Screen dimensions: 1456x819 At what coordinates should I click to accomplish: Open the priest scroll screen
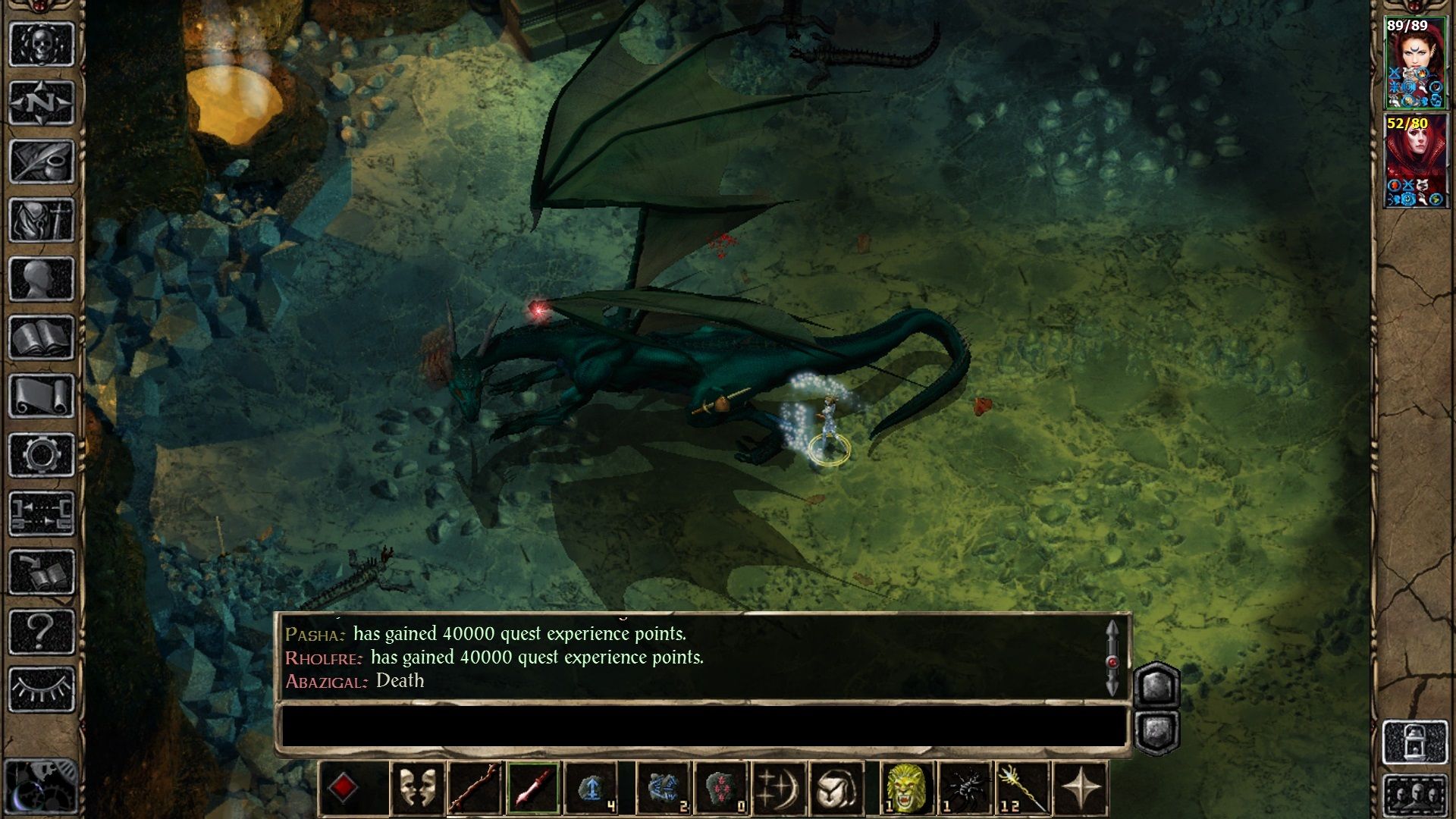click(42, 396)
